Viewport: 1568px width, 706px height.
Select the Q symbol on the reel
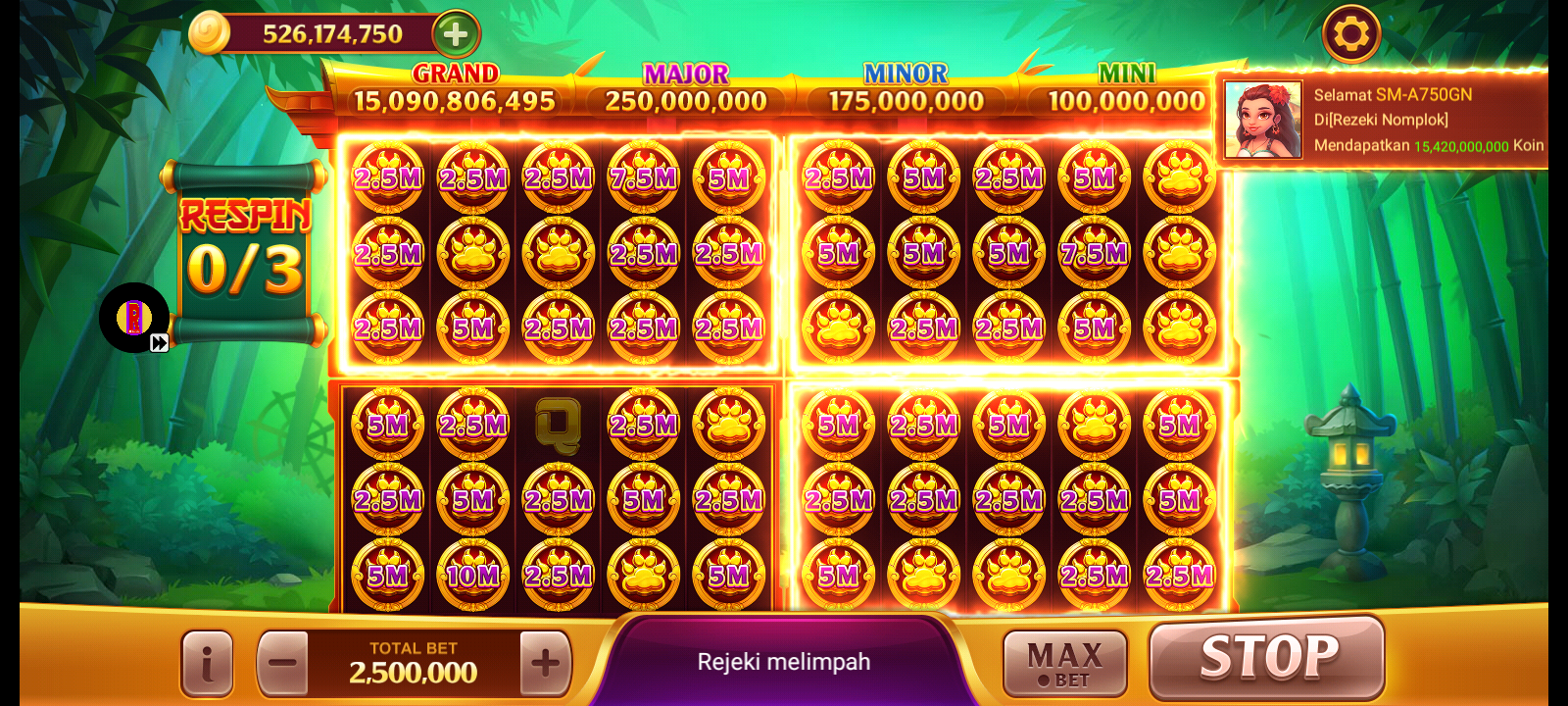(559, 424)
